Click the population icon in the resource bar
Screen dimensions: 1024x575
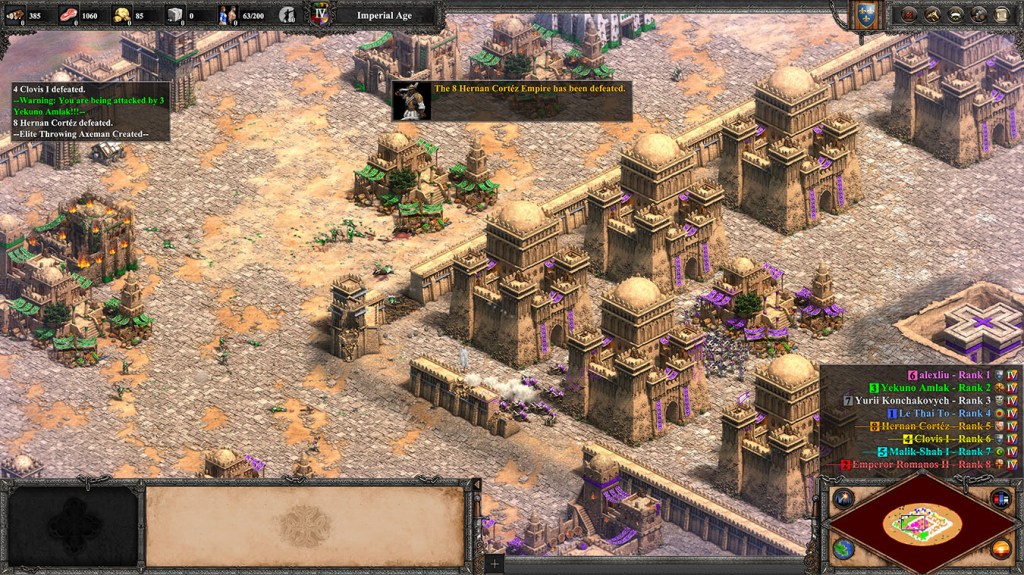point(229,15)
